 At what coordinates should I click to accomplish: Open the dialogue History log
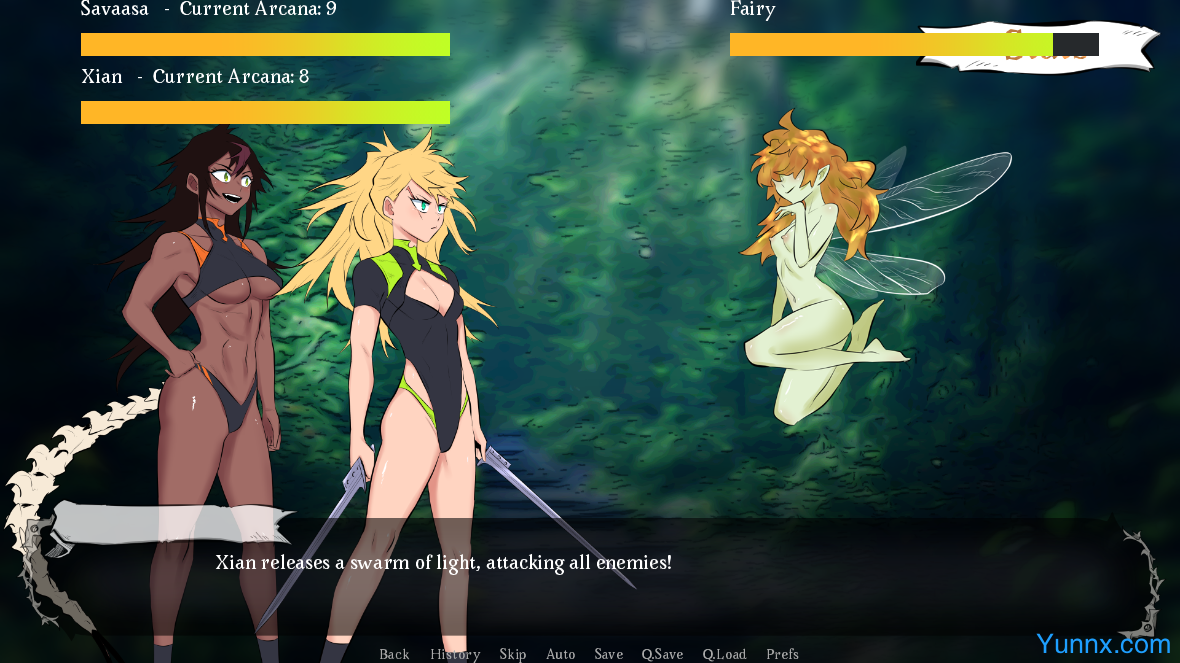tap(455, 654)
